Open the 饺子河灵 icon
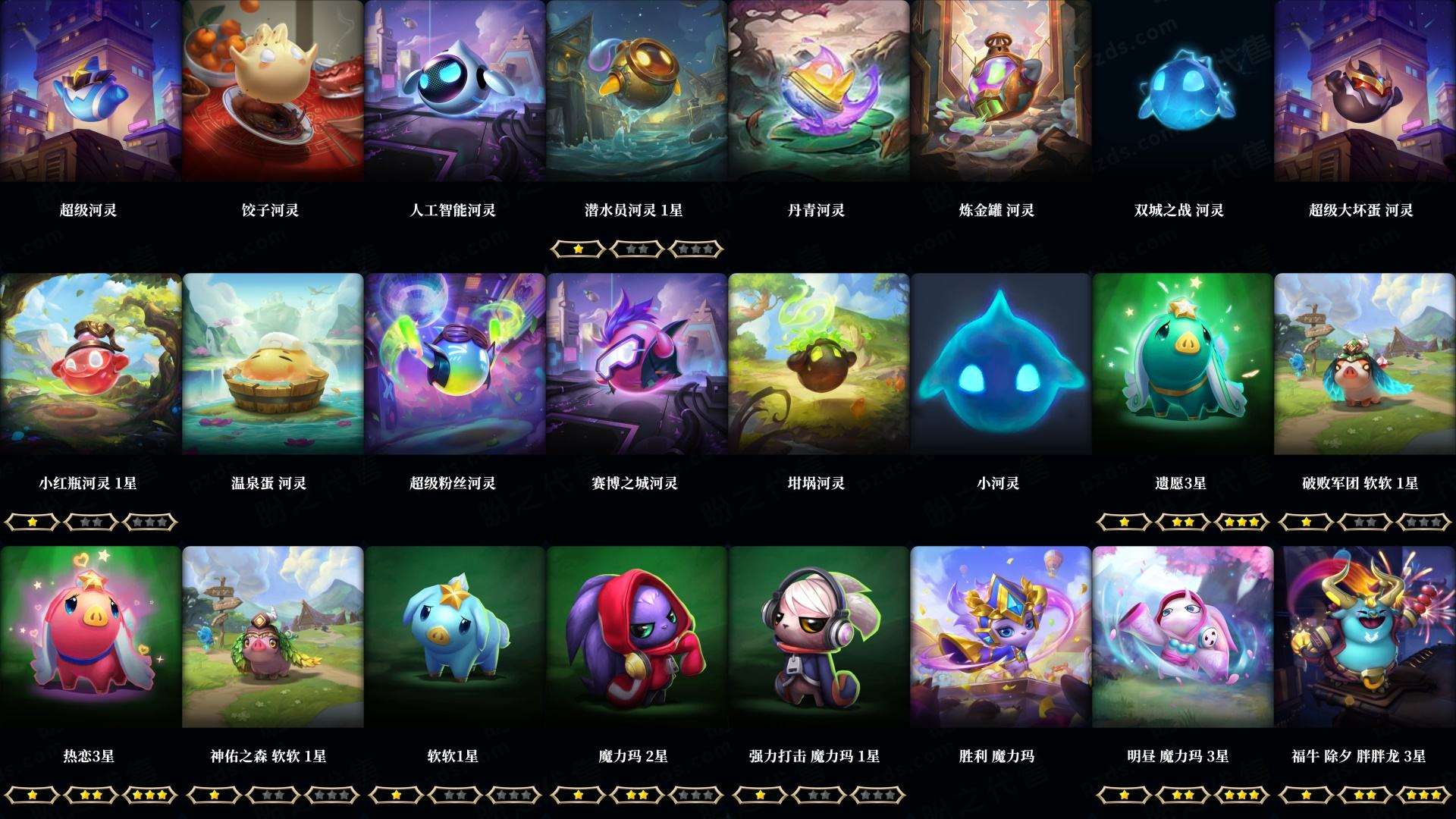 (271, 91)
